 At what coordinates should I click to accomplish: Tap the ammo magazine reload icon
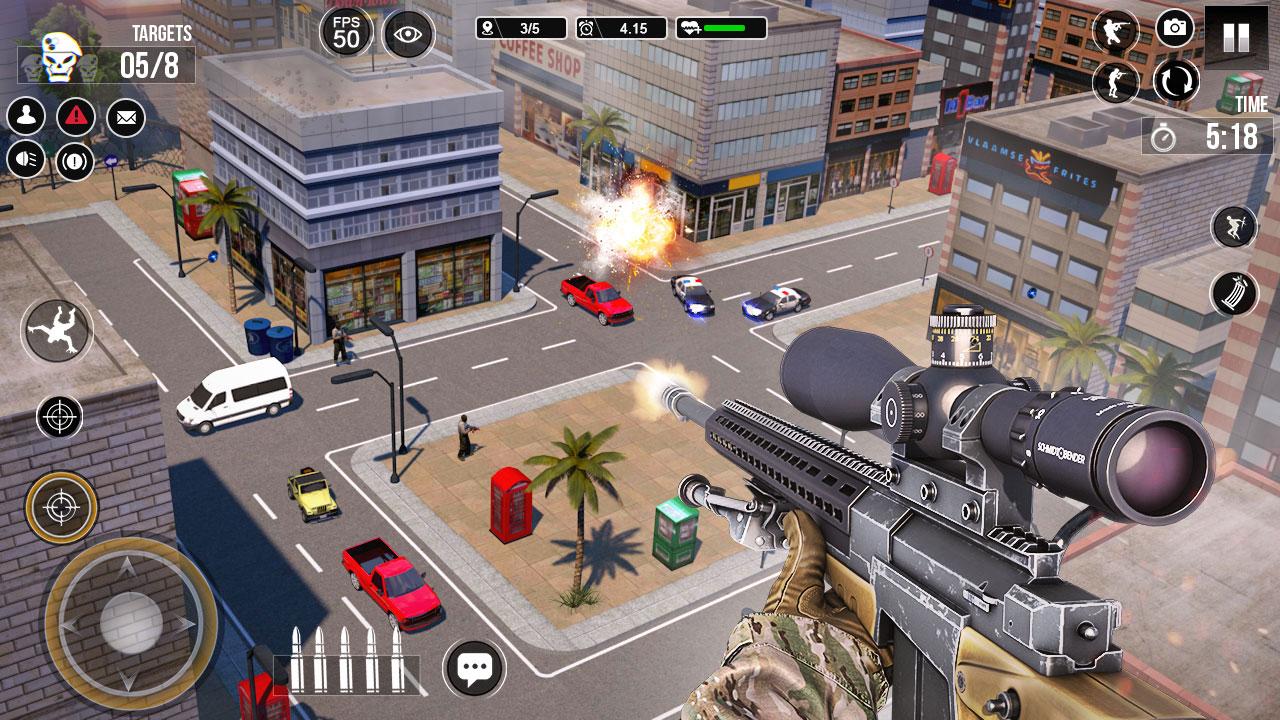click(x=1234, y=294)
